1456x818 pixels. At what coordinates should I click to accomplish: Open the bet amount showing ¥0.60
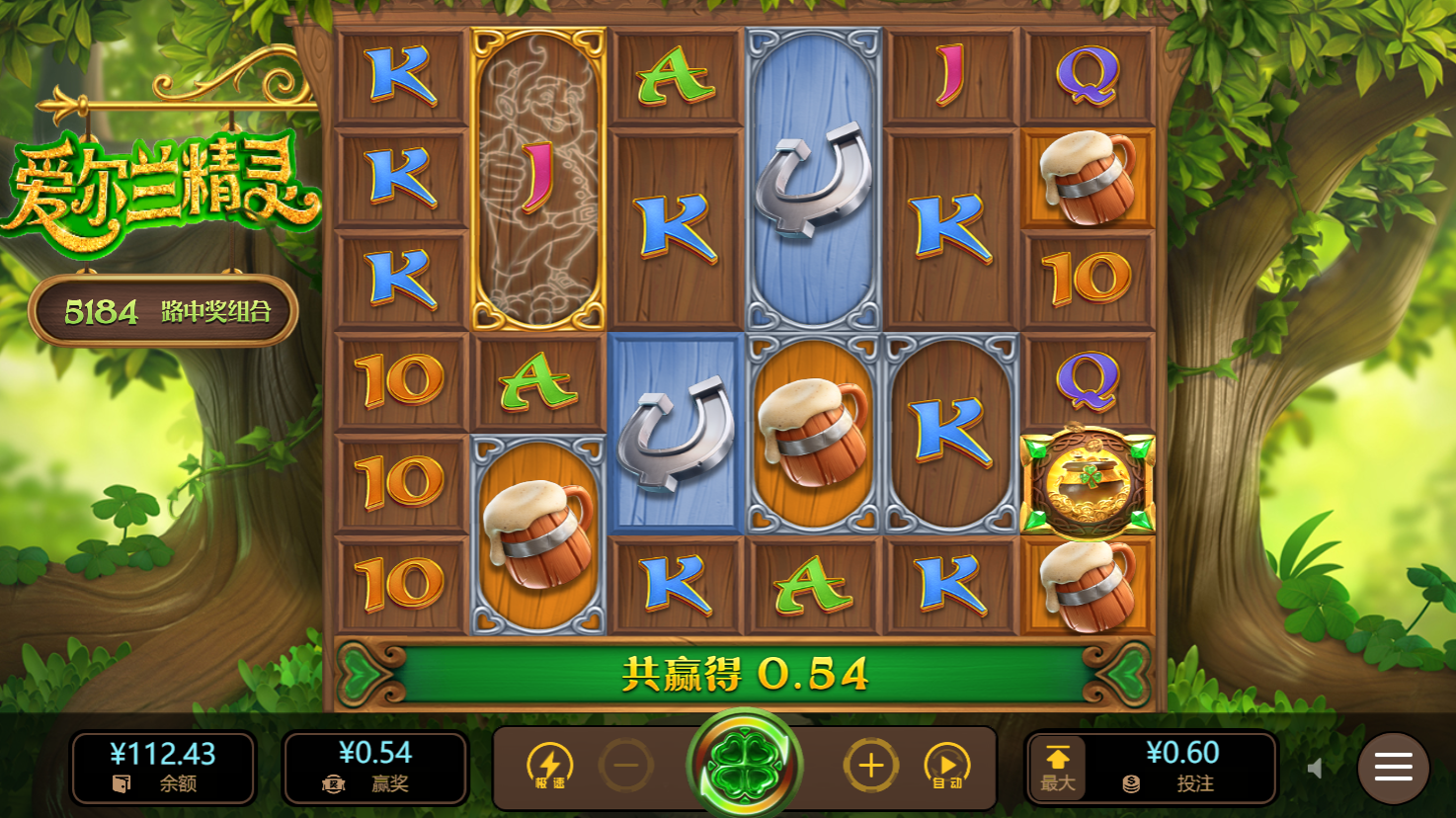pyautogui.click(x=1182, y=752)
